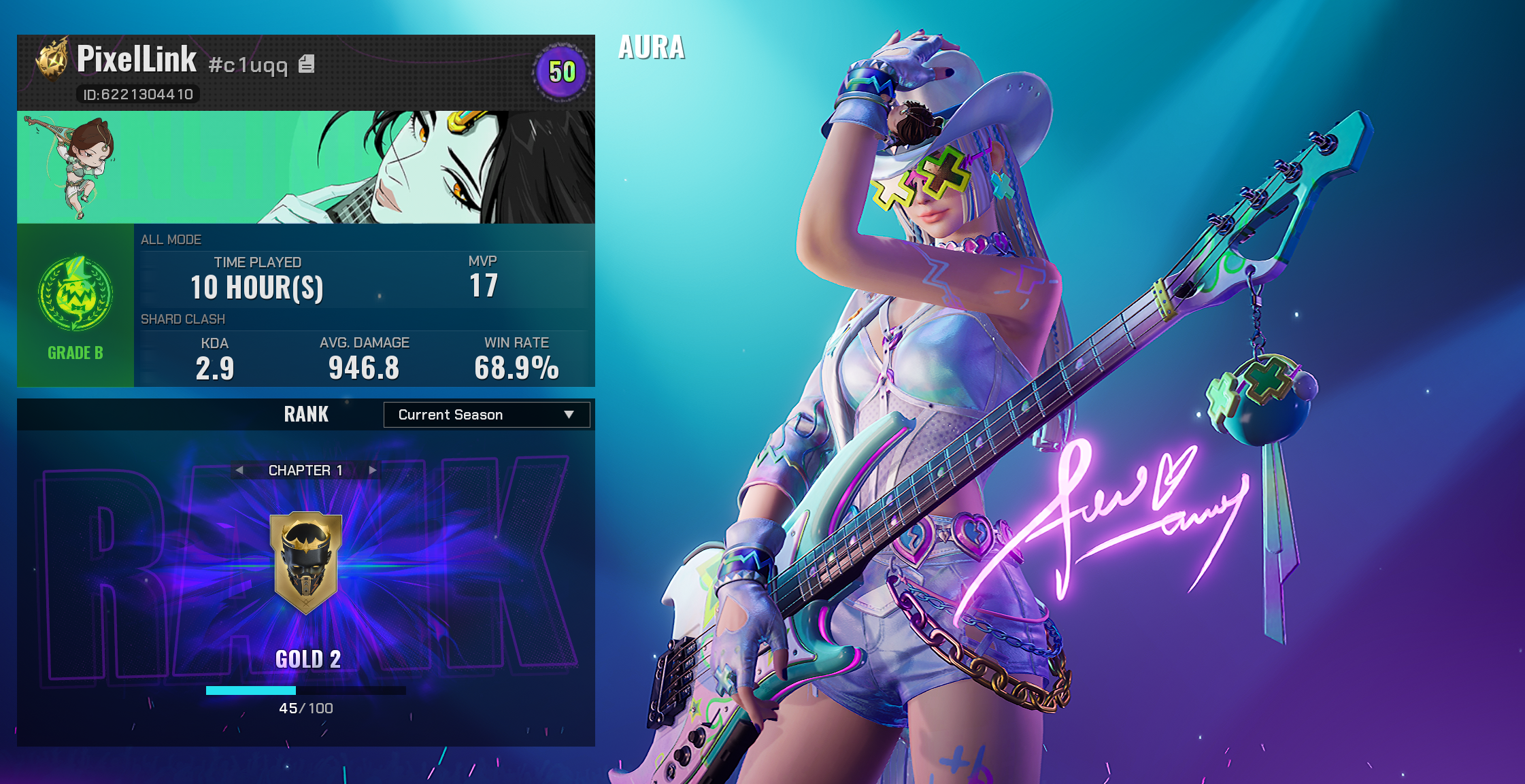Click the level 50 badge

click(x=562, y=72)
